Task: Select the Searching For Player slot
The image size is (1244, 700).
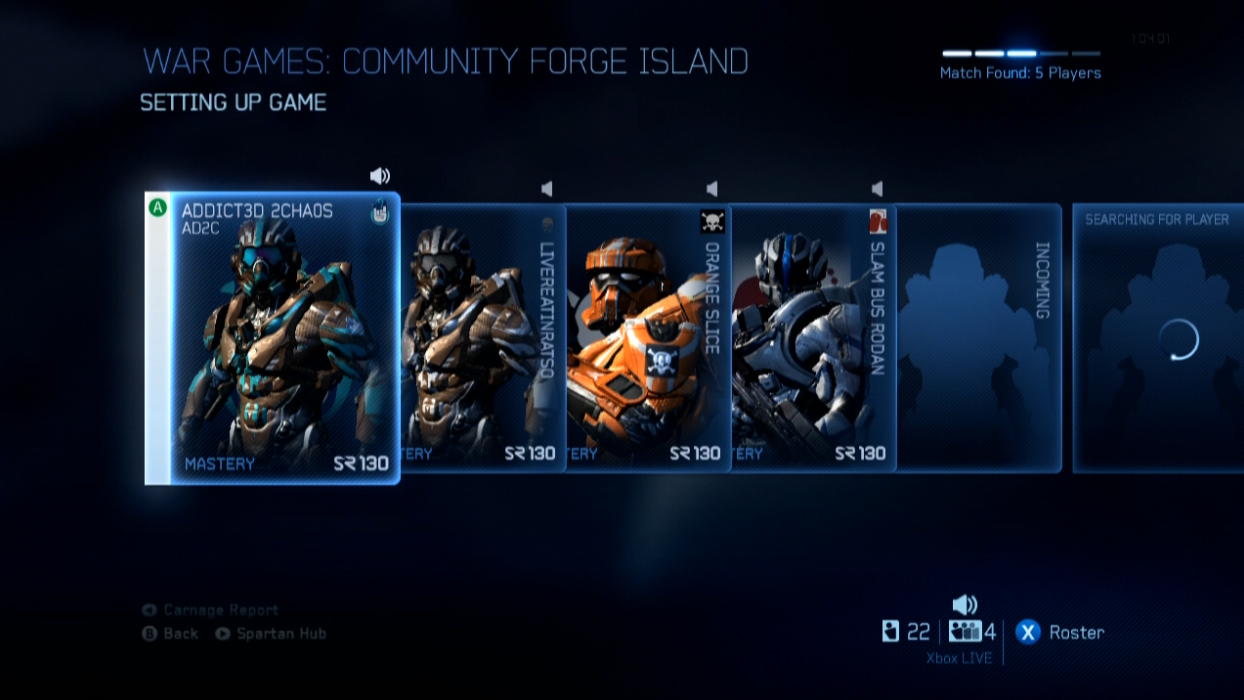Action: pyautogui.click(x=1157, y=338)
